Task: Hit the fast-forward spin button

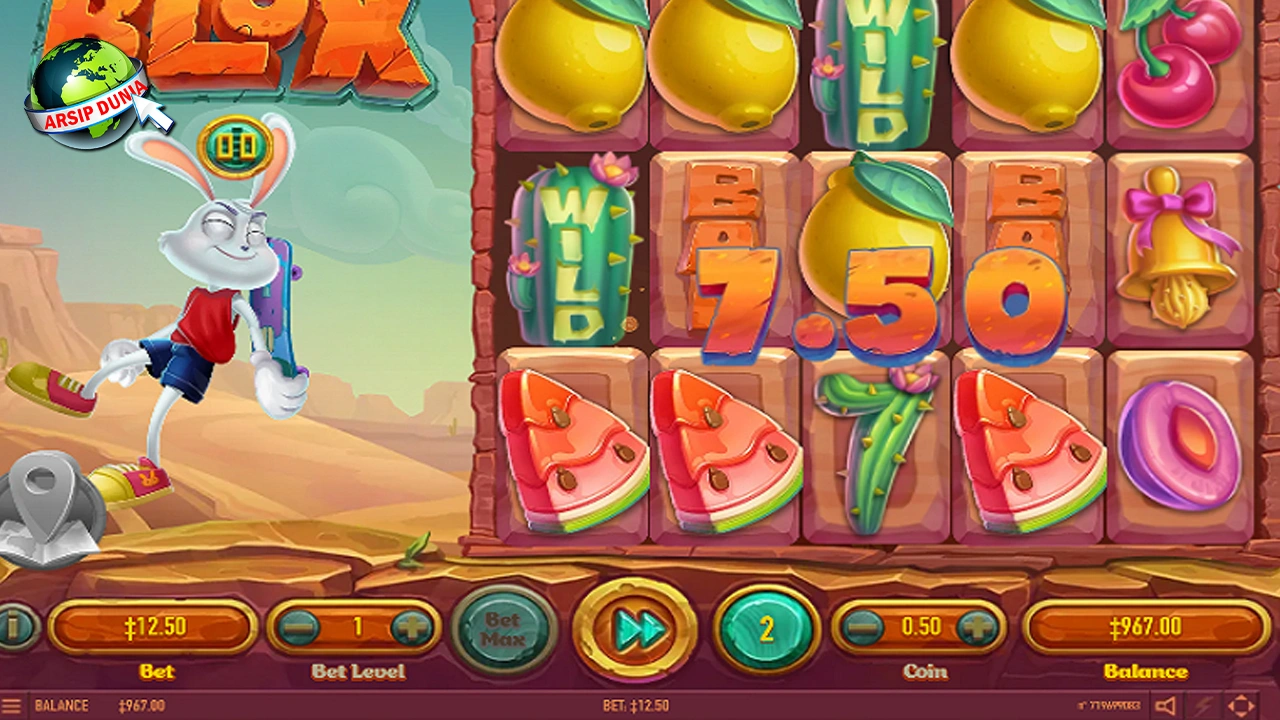Action: click(634, 629)
